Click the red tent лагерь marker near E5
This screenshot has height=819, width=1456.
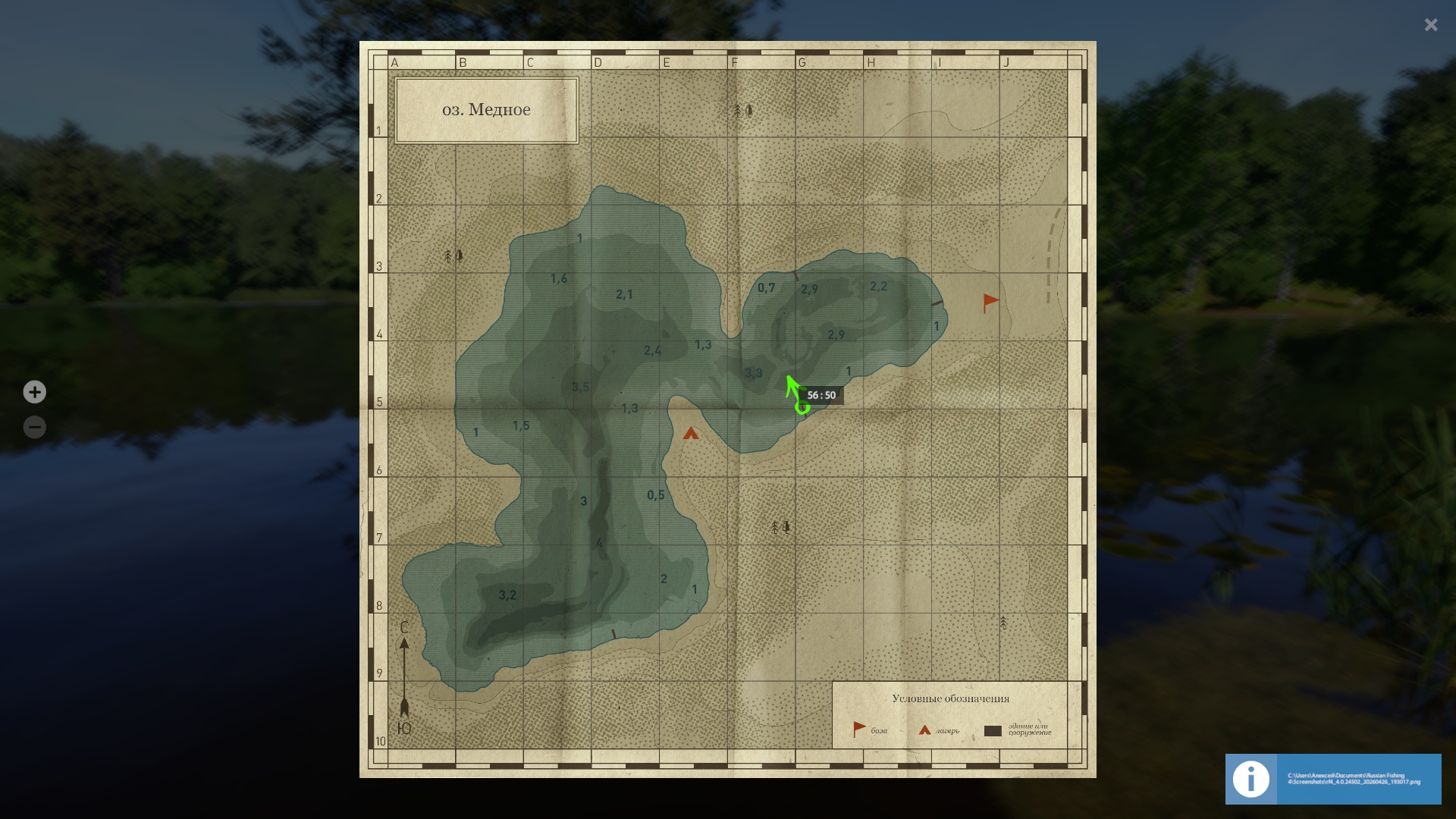(691, 434)
